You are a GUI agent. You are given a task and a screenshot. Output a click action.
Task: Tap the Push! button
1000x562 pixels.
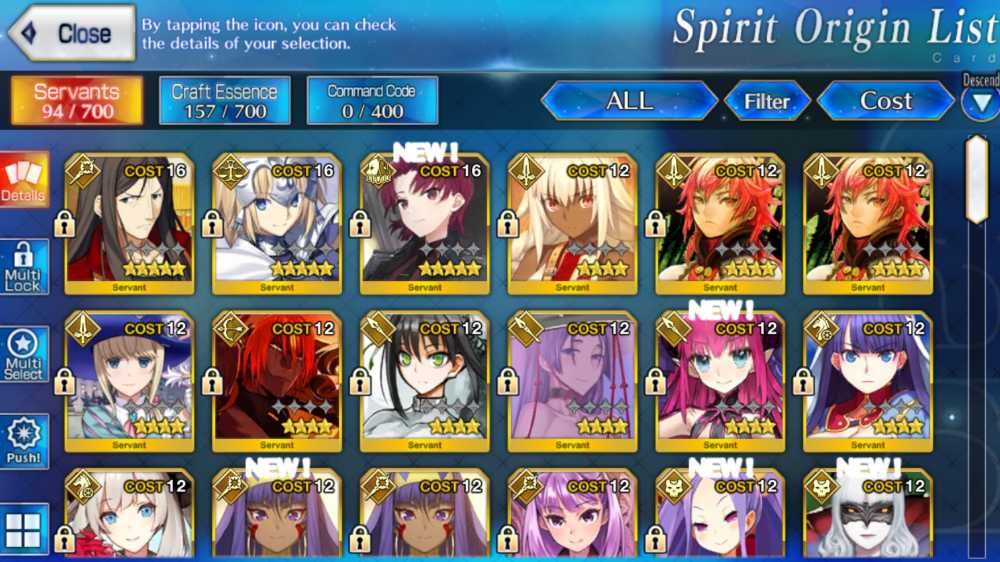coord(24,442)
